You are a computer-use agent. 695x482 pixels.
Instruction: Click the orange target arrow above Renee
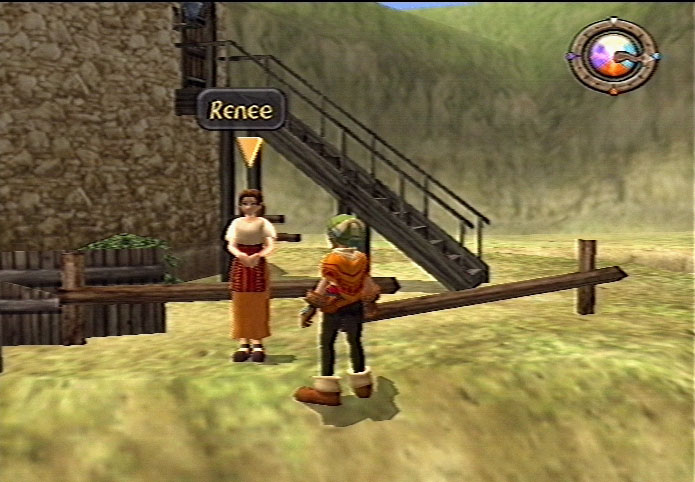[x=249, y=151]
